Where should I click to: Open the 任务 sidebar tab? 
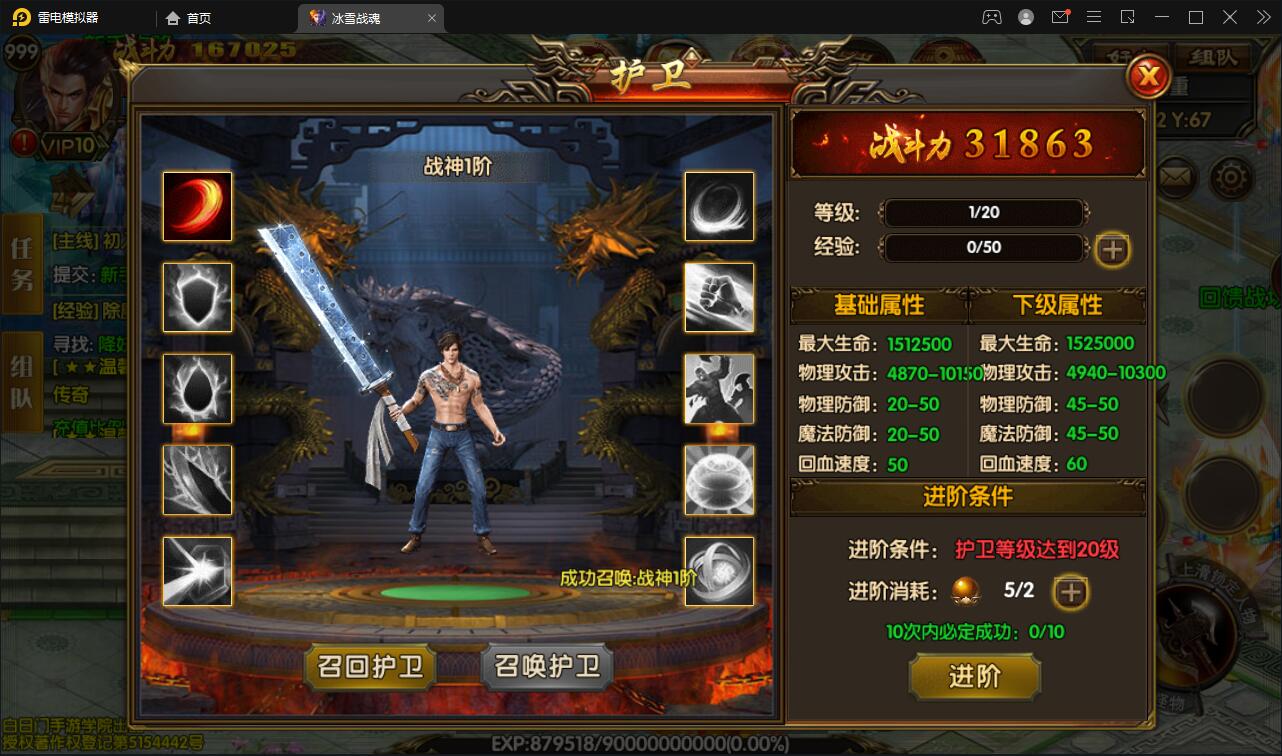22,265
